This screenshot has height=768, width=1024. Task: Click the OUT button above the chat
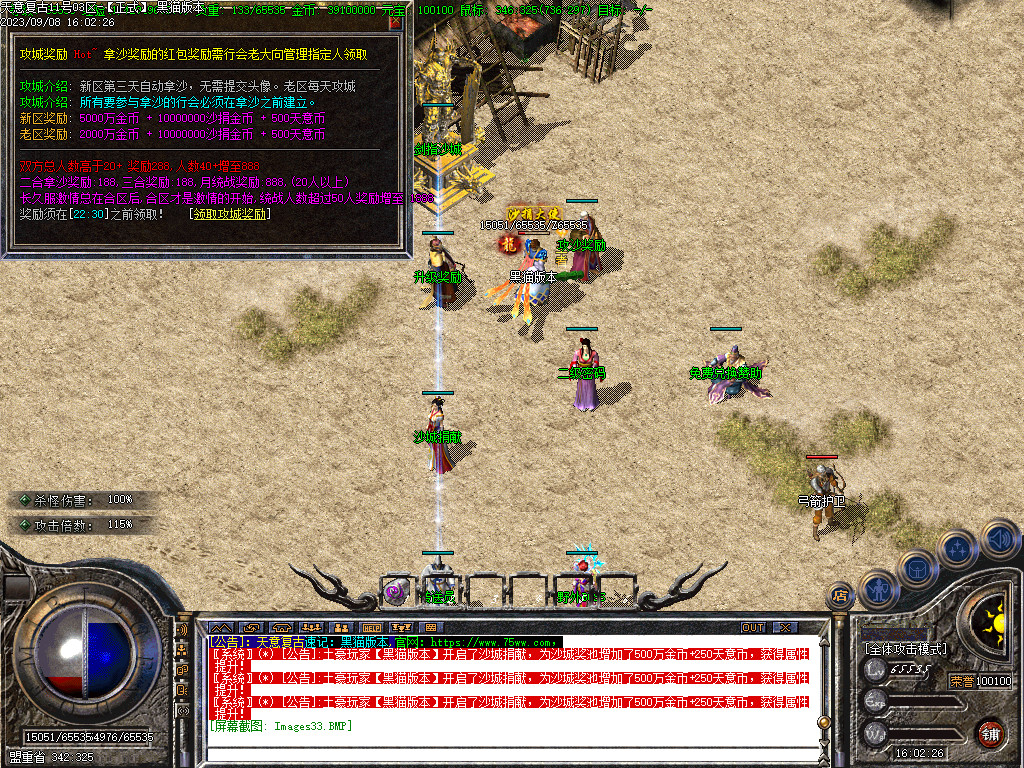[x=752, y=627]
